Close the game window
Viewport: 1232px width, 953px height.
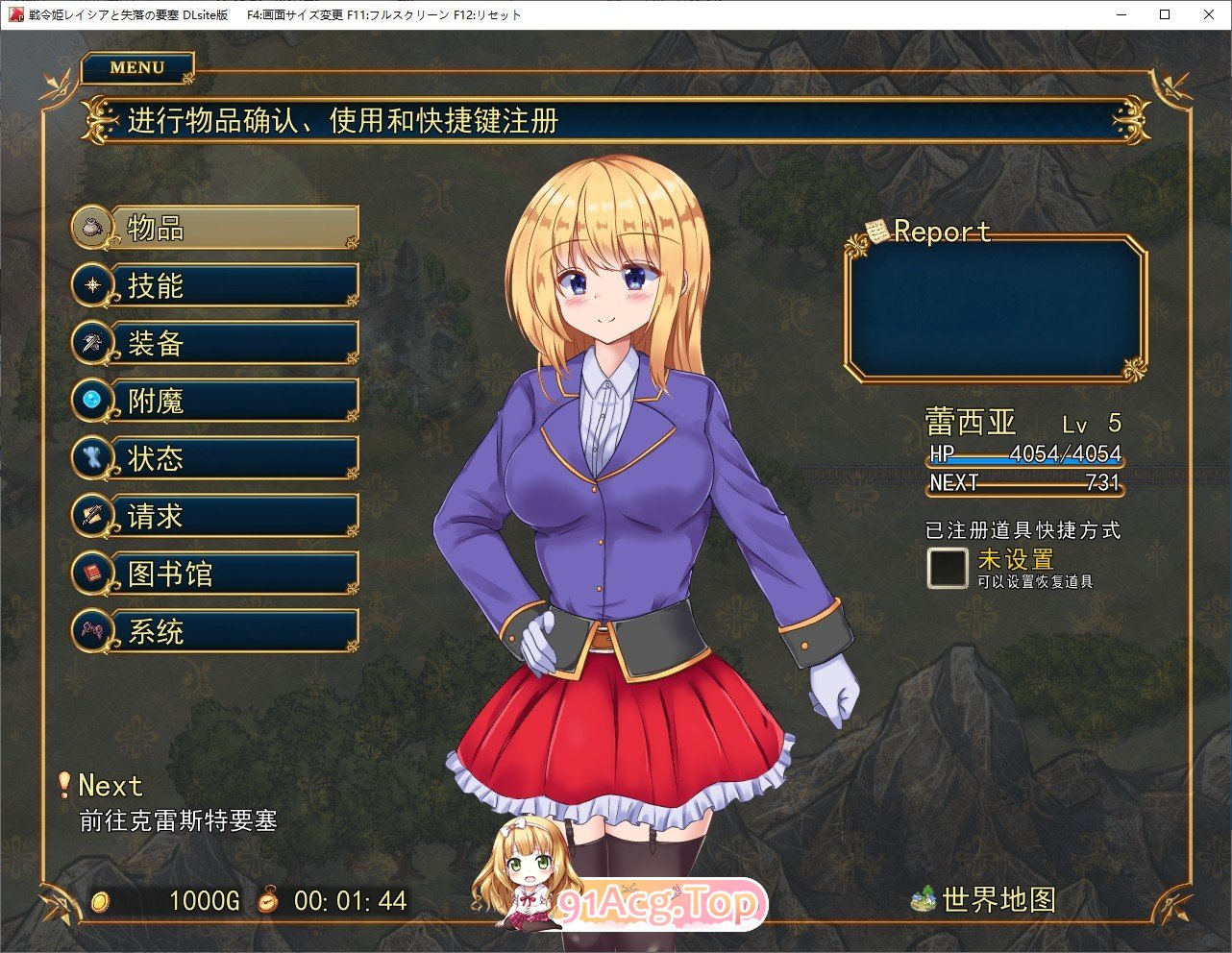[1209, 14]
